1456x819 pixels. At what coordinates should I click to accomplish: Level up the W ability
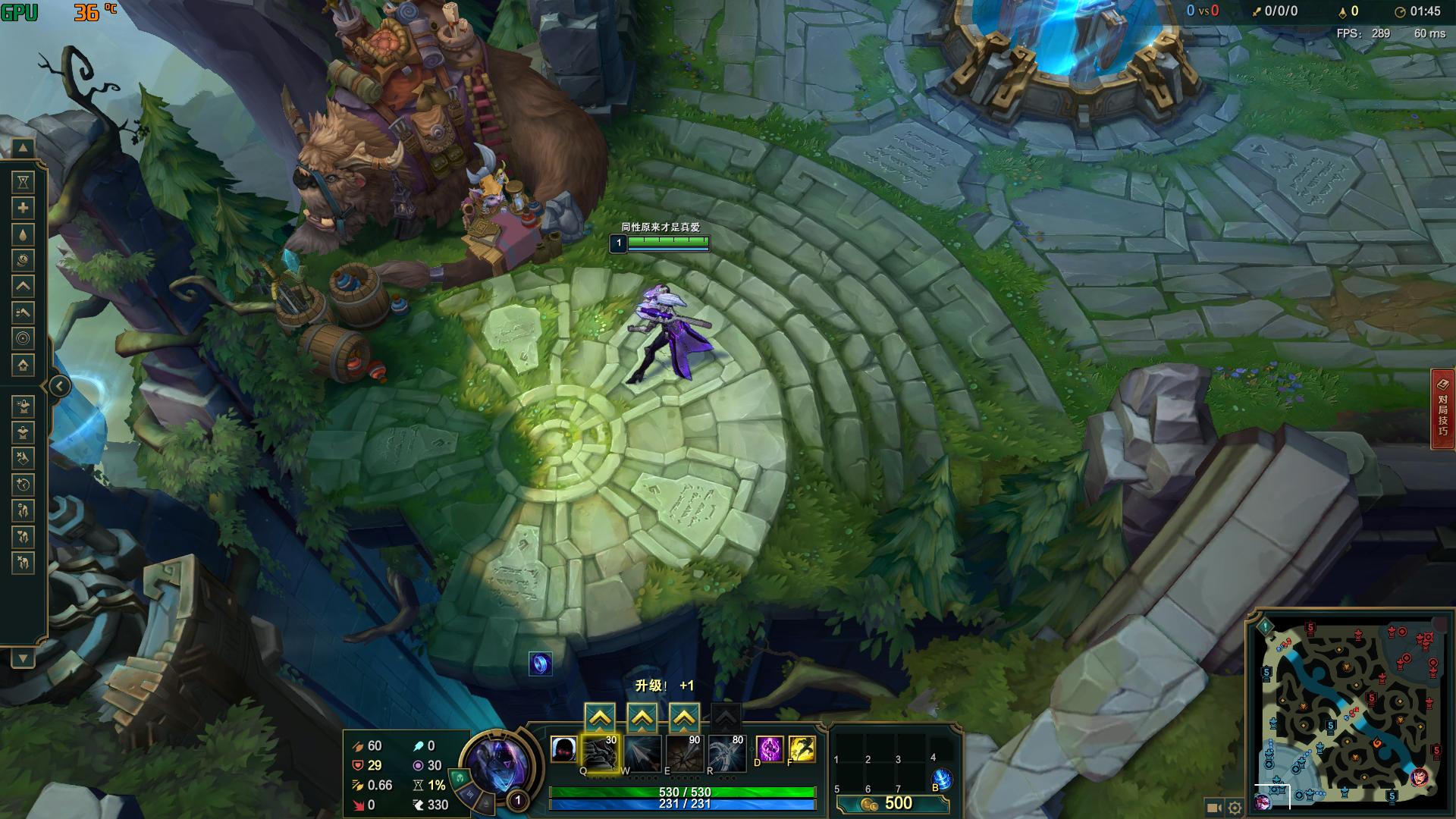(642, 717)
